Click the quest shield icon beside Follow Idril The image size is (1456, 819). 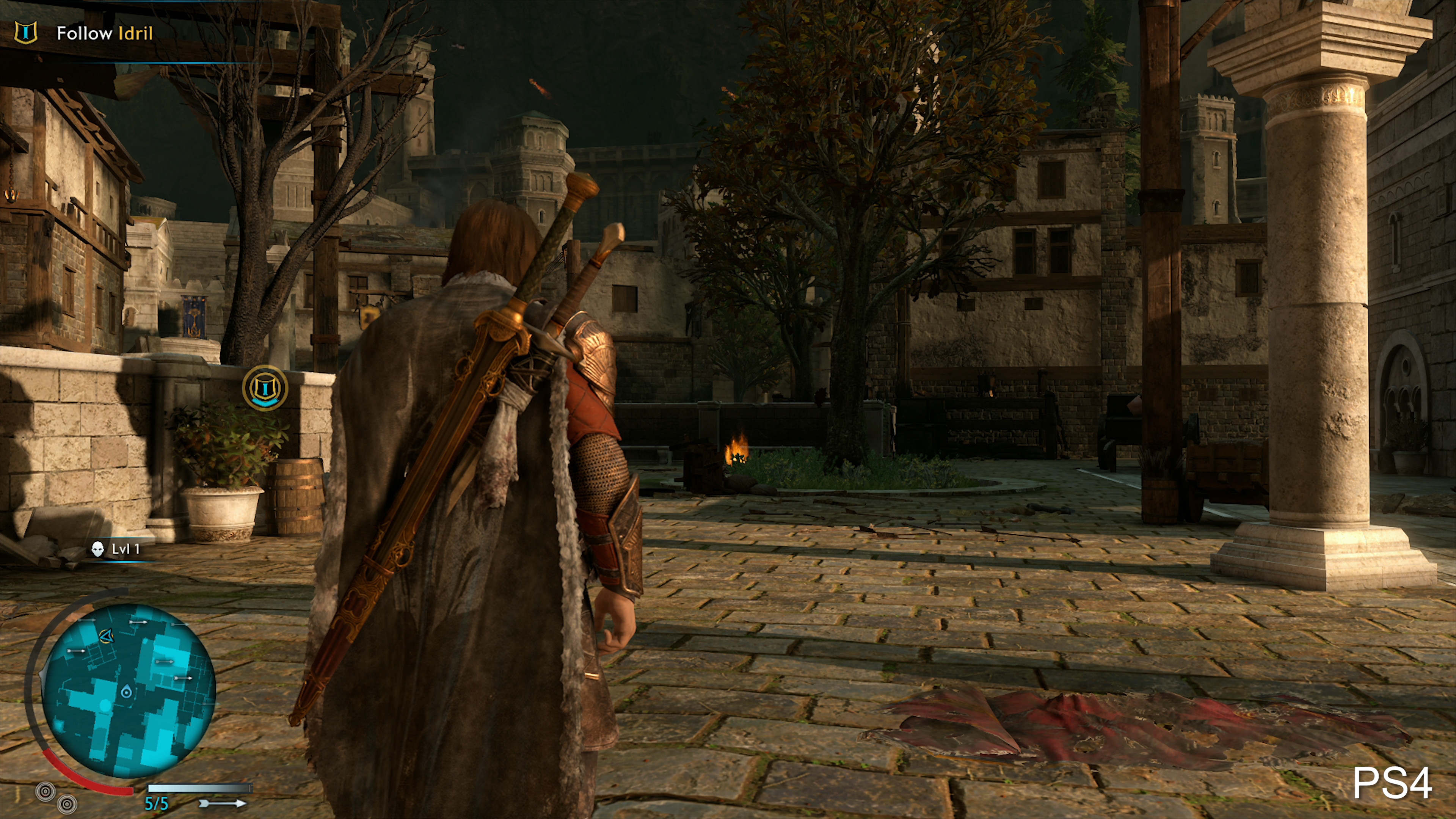coord(25,33)
